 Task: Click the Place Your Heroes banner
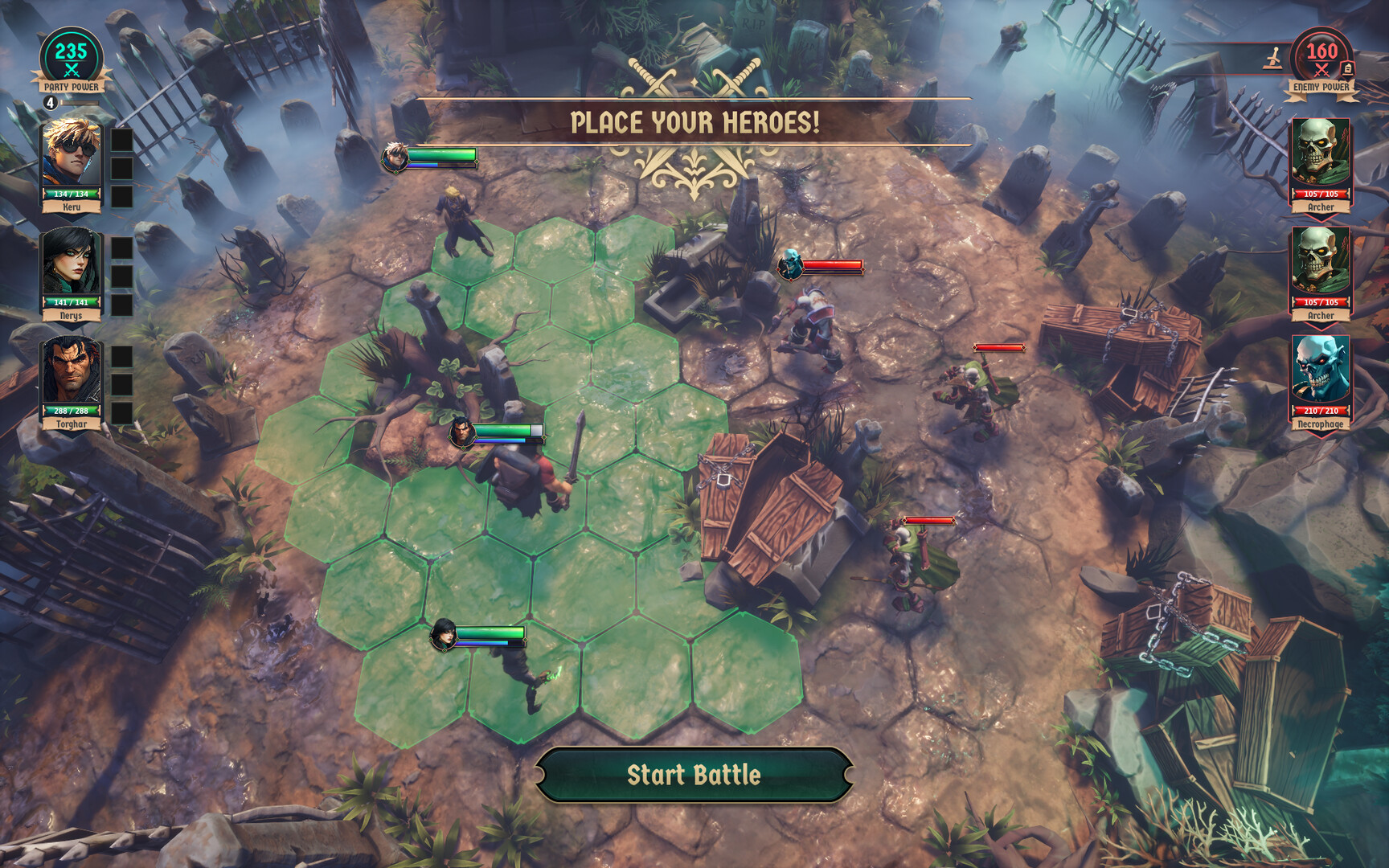pyautogui.click(x=693, y=122)
